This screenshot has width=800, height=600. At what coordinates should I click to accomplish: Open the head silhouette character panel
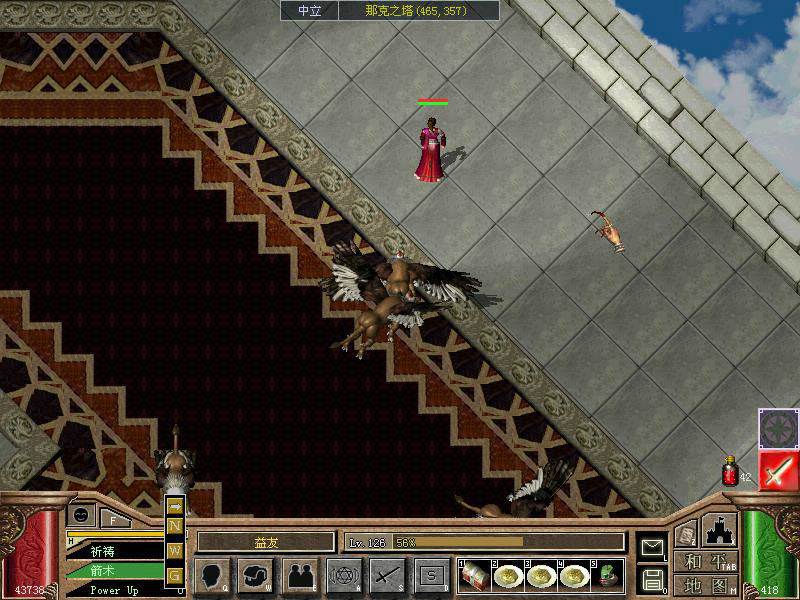212,575
